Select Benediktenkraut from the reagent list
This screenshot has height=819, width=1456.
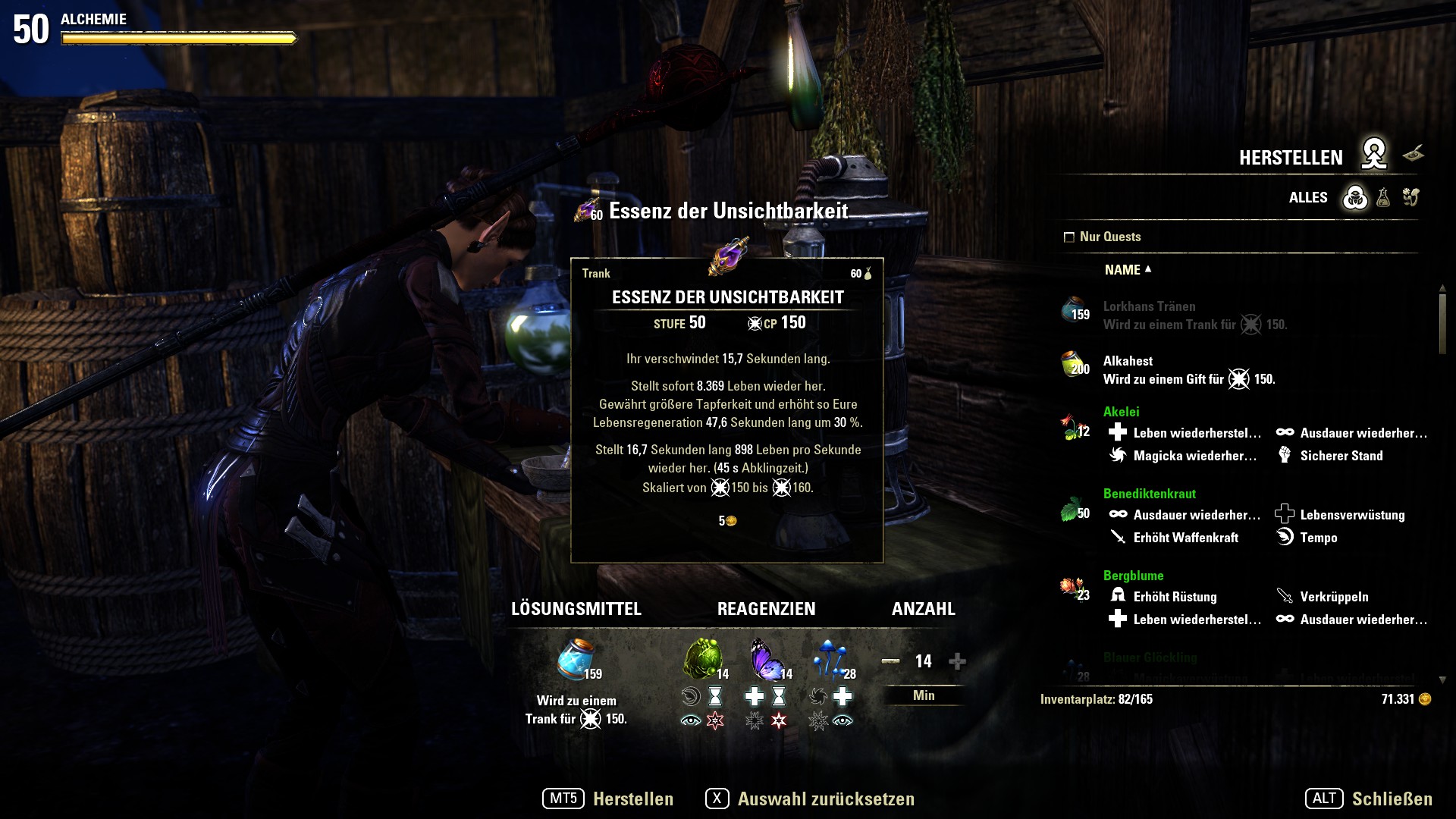coord(1149,494)
